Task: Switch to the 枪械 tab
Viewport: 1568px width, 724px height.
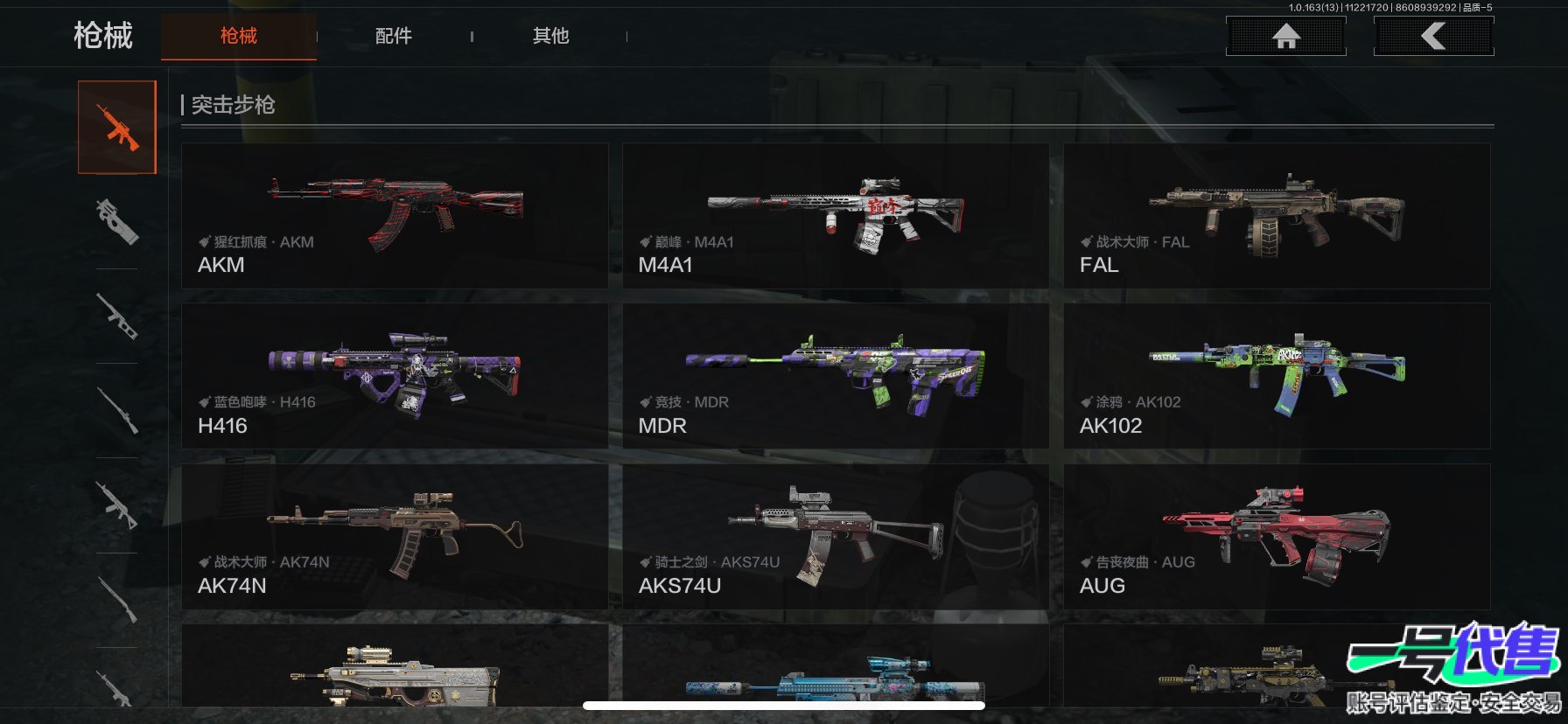Action: (238, 36)
